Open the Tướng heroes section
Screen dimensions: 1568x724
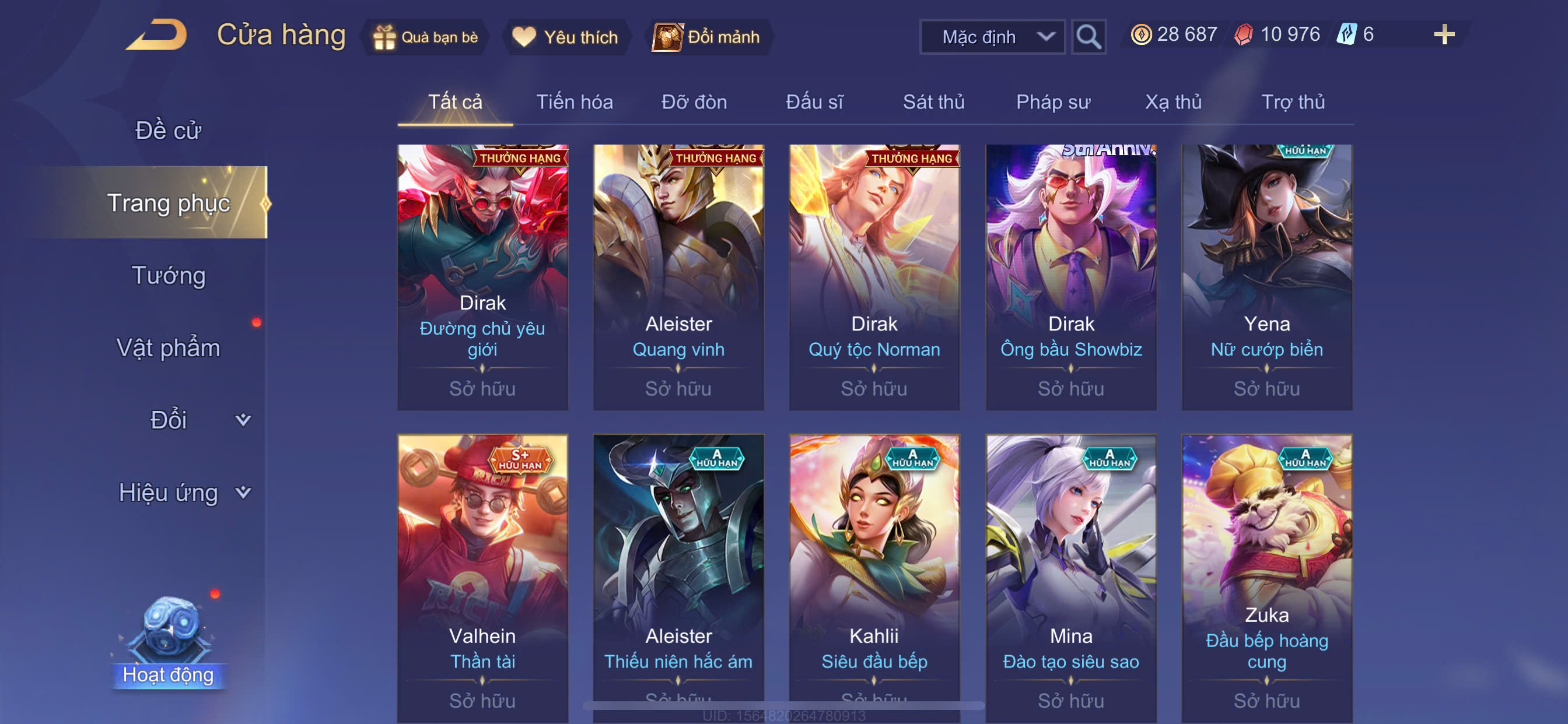point(168,275)
